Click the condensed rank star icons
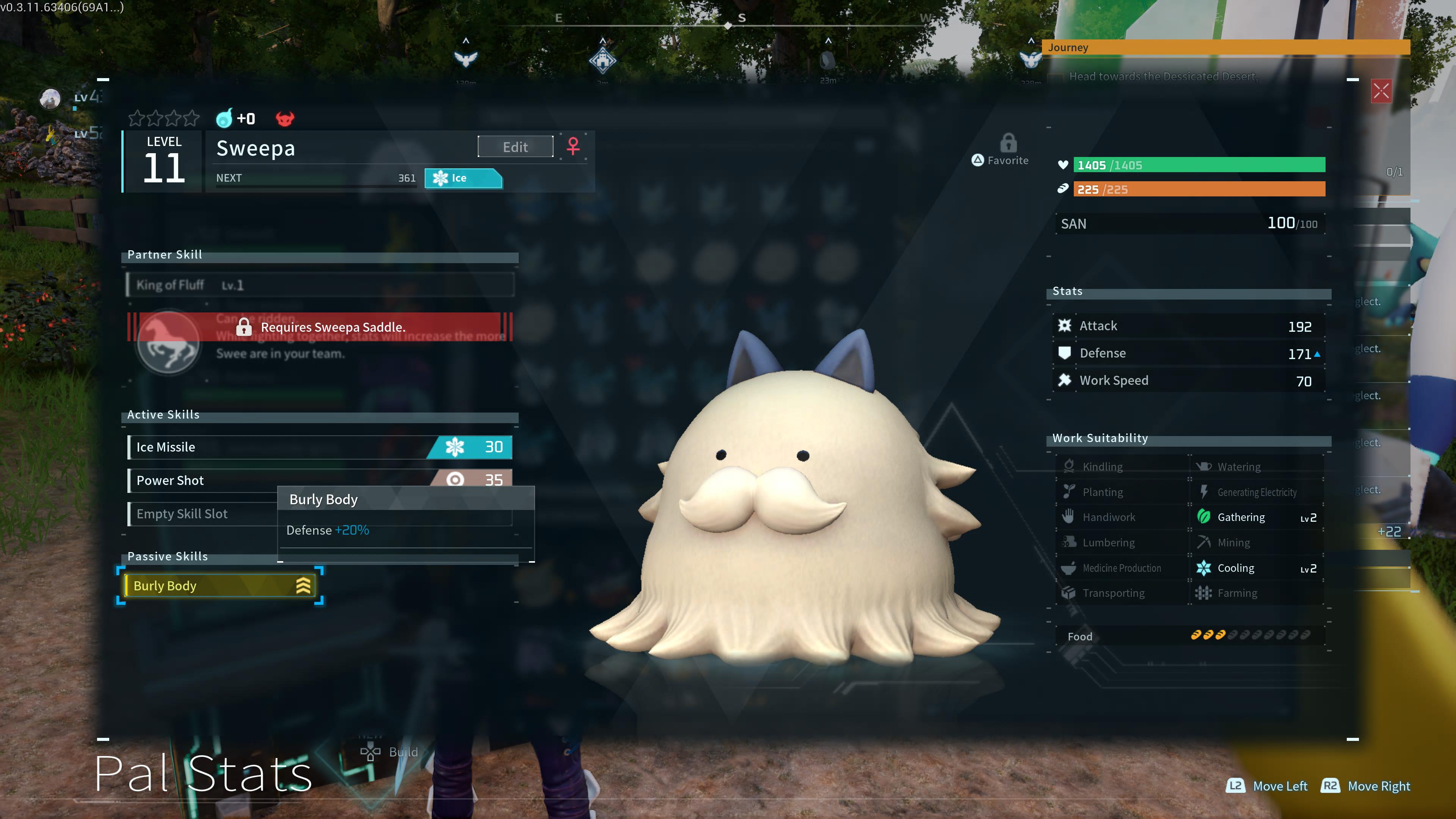 164,119
